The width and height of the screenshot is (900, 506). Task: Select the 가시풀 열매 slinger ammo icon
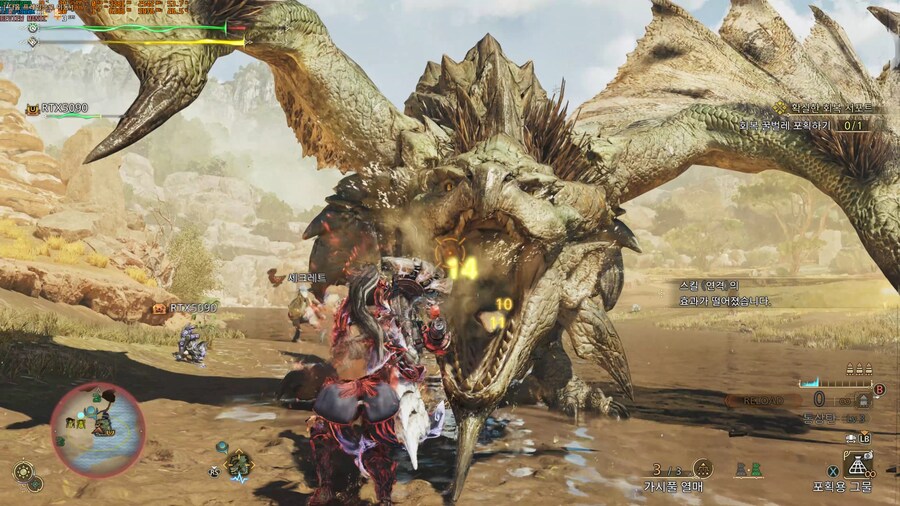[x=702, y=468]
